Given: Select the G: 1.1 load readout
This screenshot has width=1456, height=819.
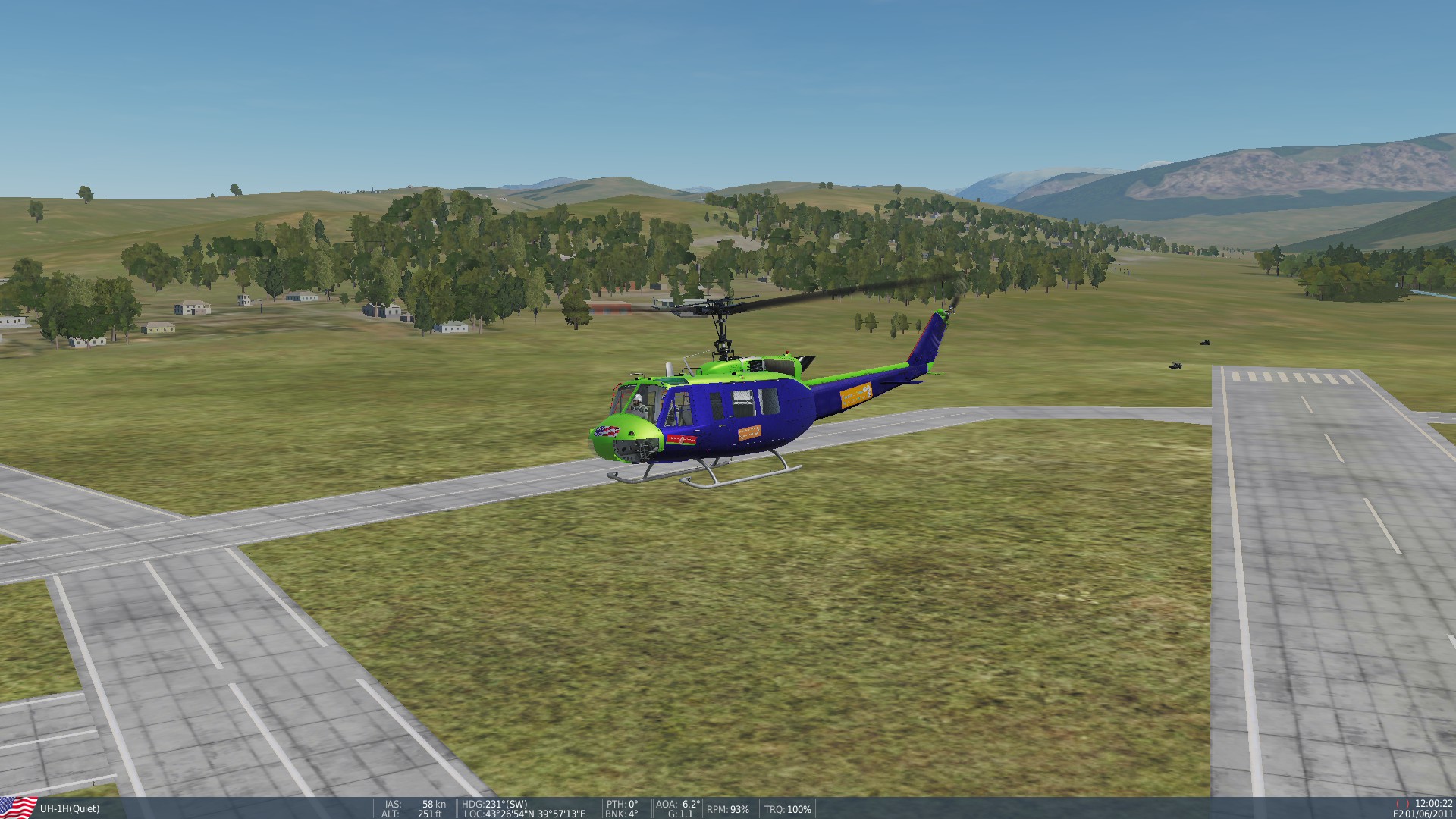Looking at the screenshot, I should point(680,814).
